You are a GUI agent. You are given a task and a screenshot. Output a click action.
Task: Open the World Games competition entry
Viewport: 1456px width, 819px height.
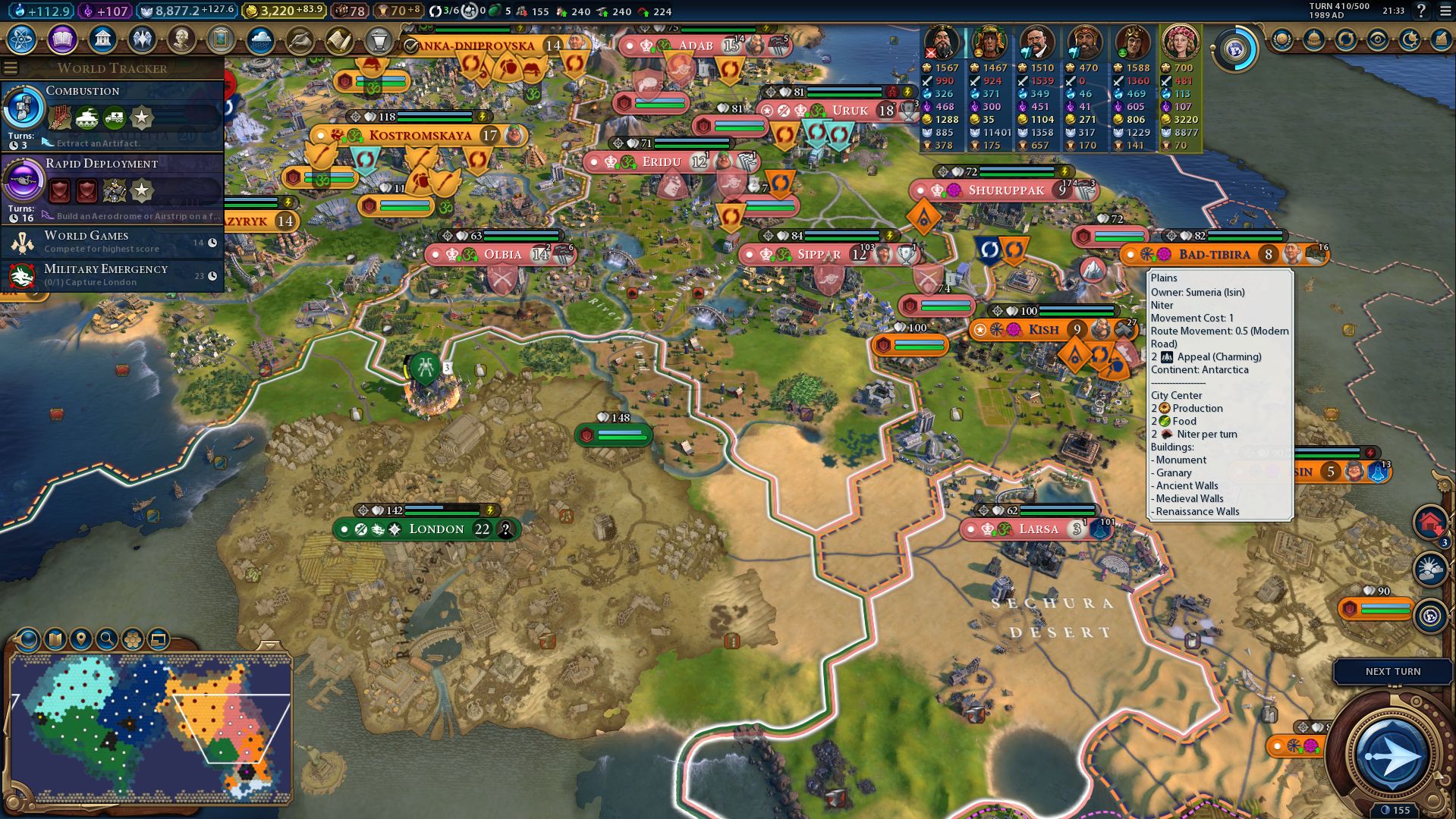112,242
